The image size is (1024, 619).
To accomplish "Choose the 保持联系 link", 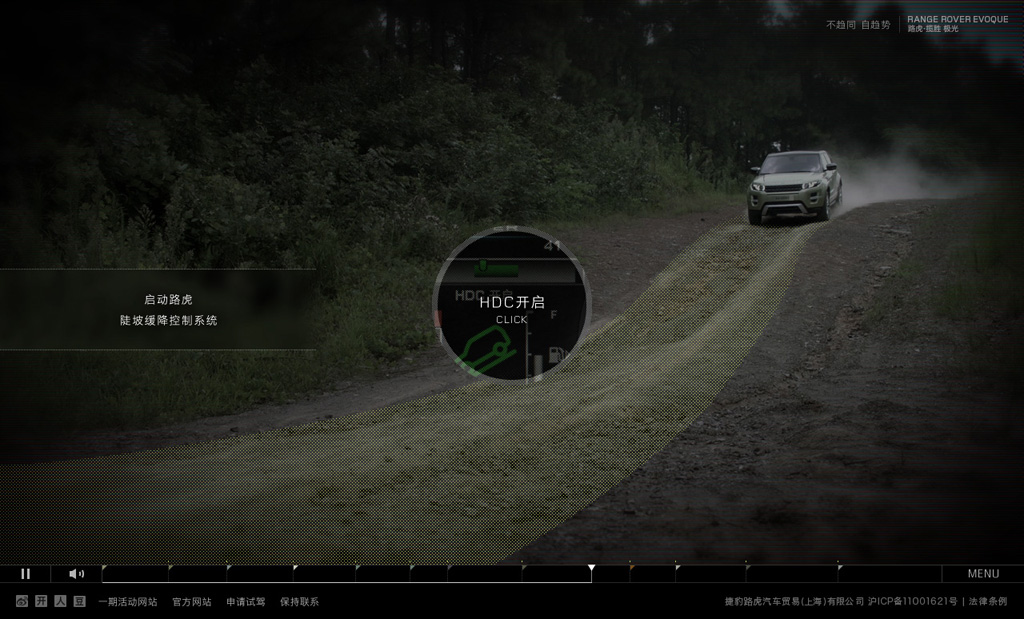I will pos(299,602).
